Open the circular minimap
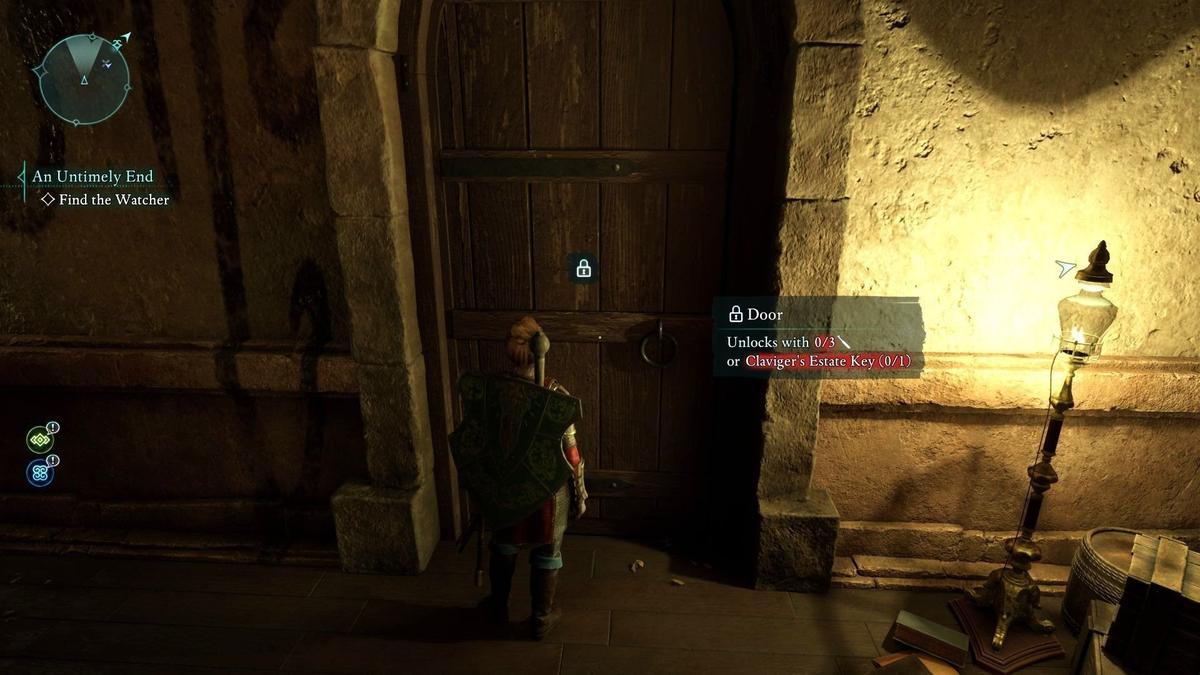Image resolution: width=1200 pixels, height=675 pixels. click(84, 78)
